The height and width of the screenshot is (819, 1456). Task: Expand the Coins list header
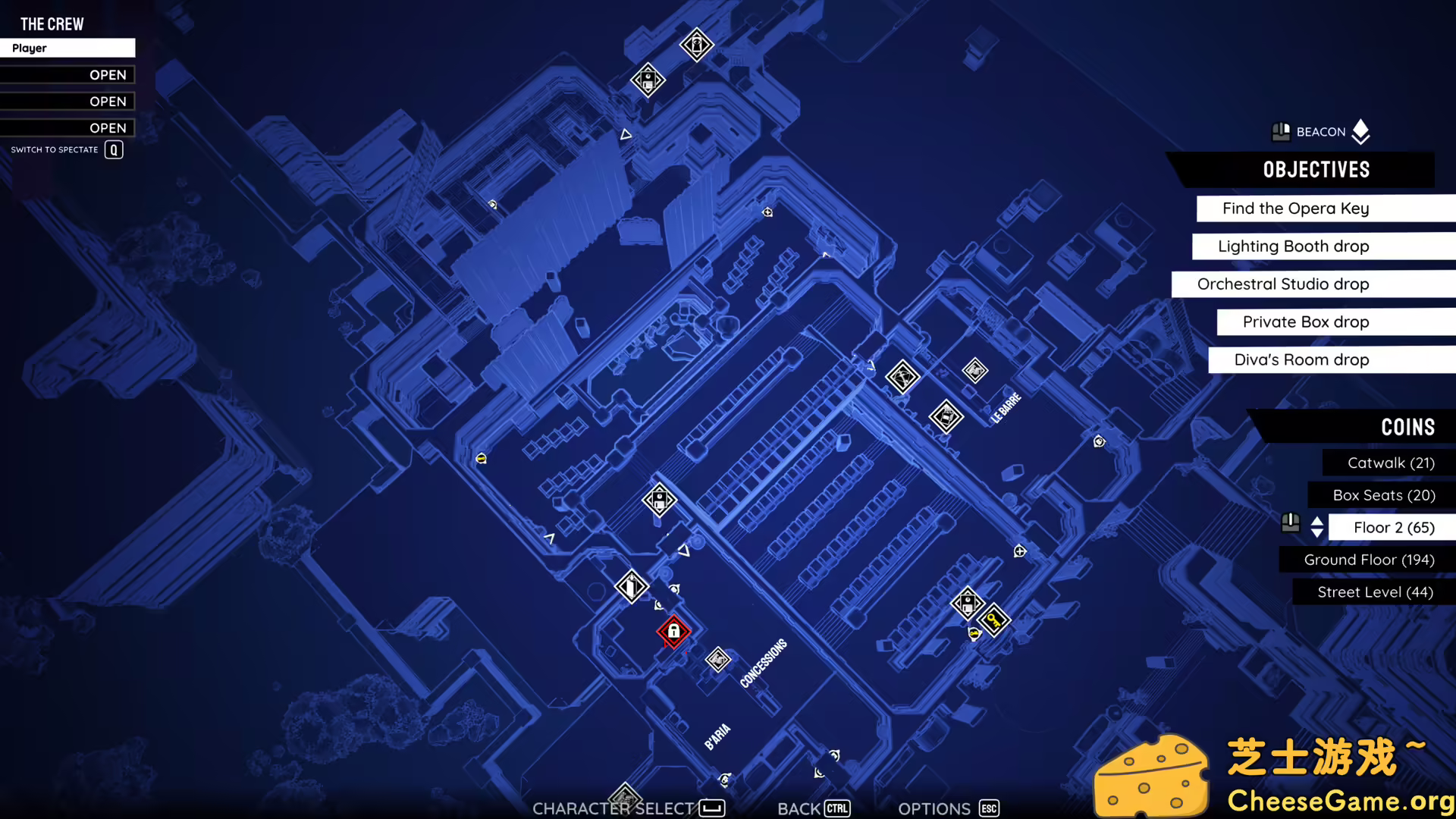click(1408, 427)
